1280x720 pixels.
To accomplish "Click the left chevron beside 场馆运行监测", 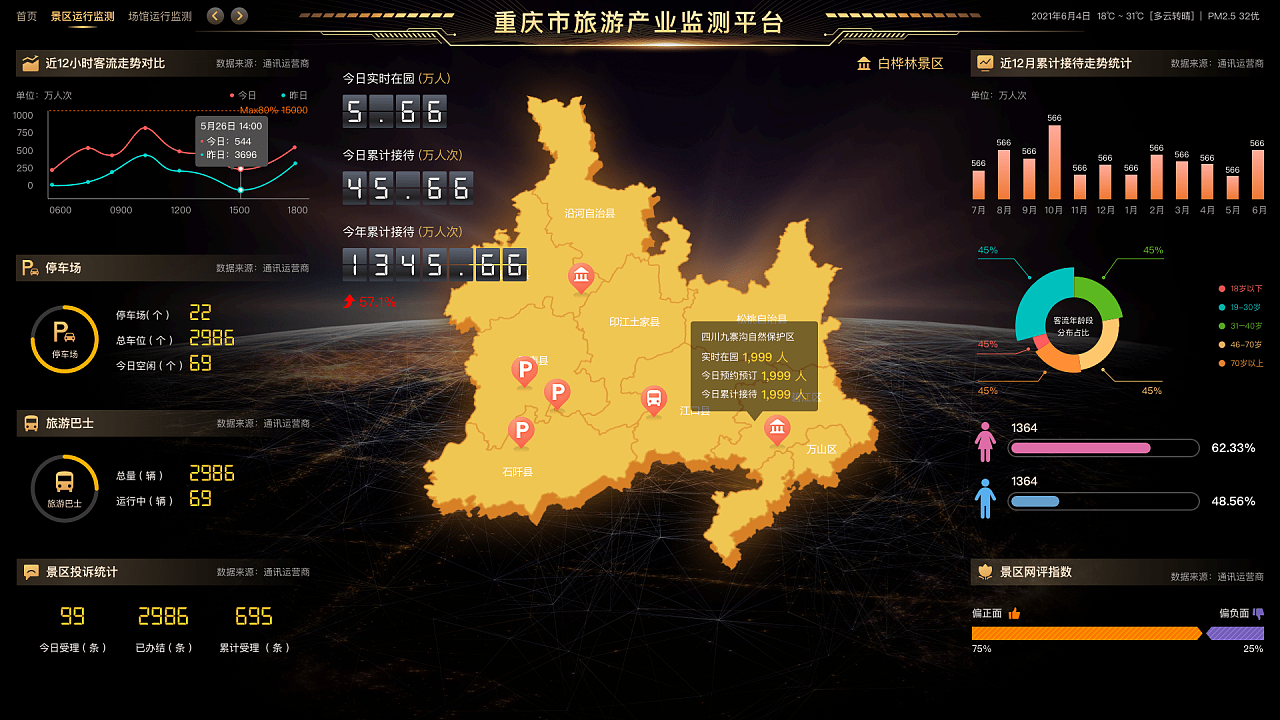I will (213, 16).
